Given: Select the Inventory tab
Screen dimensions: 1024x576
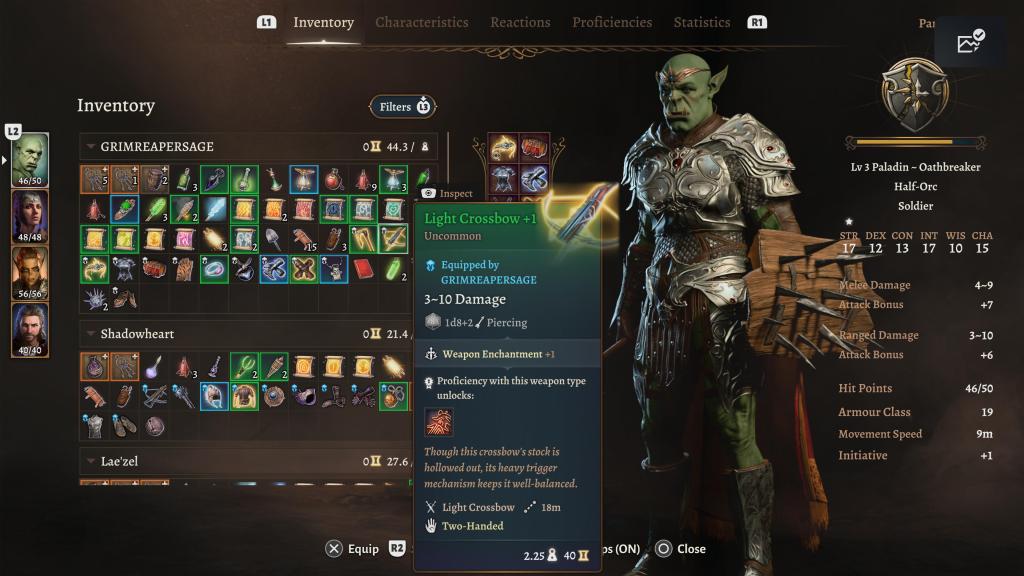Looking at the screenshot, I should tap(323, 22).
